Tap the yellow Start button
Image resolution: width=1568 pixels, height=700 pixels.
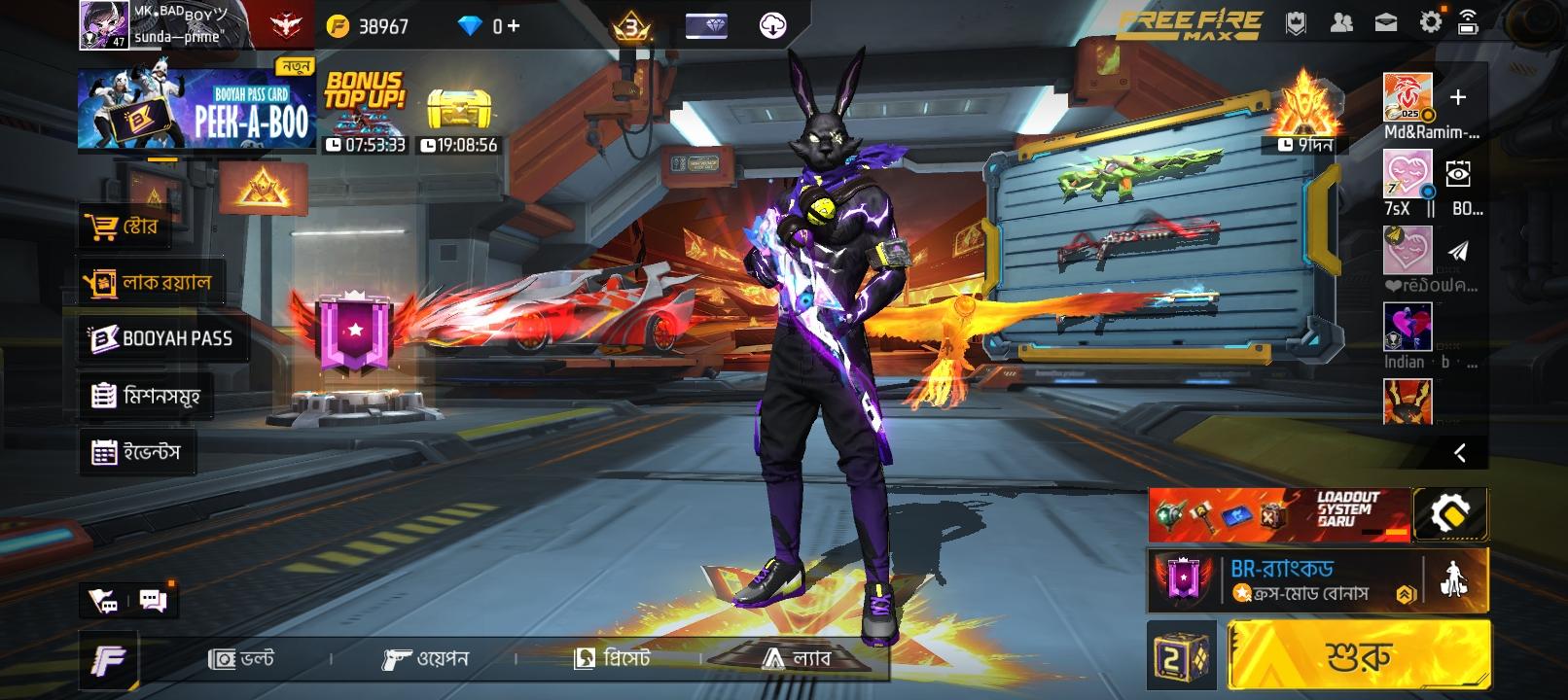[1359, 657]
